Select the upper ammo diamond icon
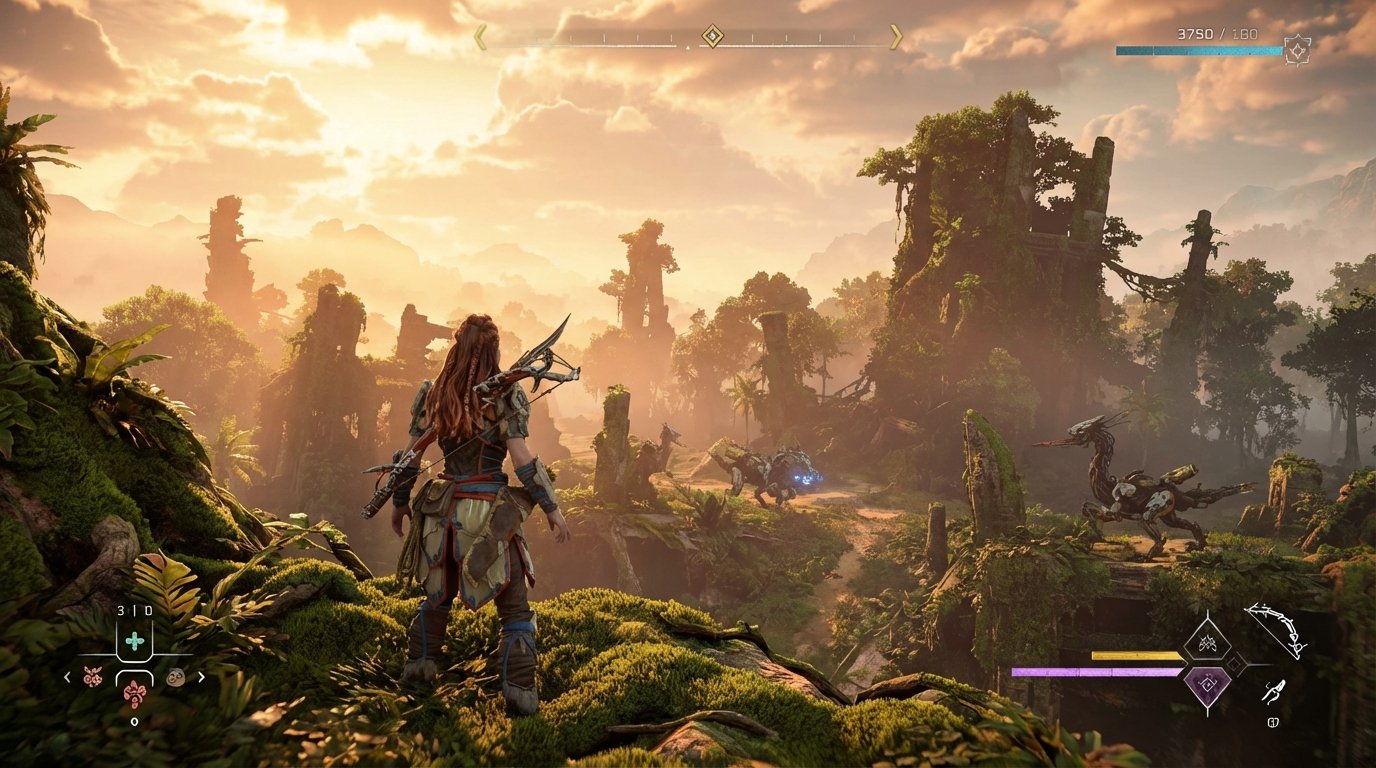1376x768 pixels. coord(1208,642)
